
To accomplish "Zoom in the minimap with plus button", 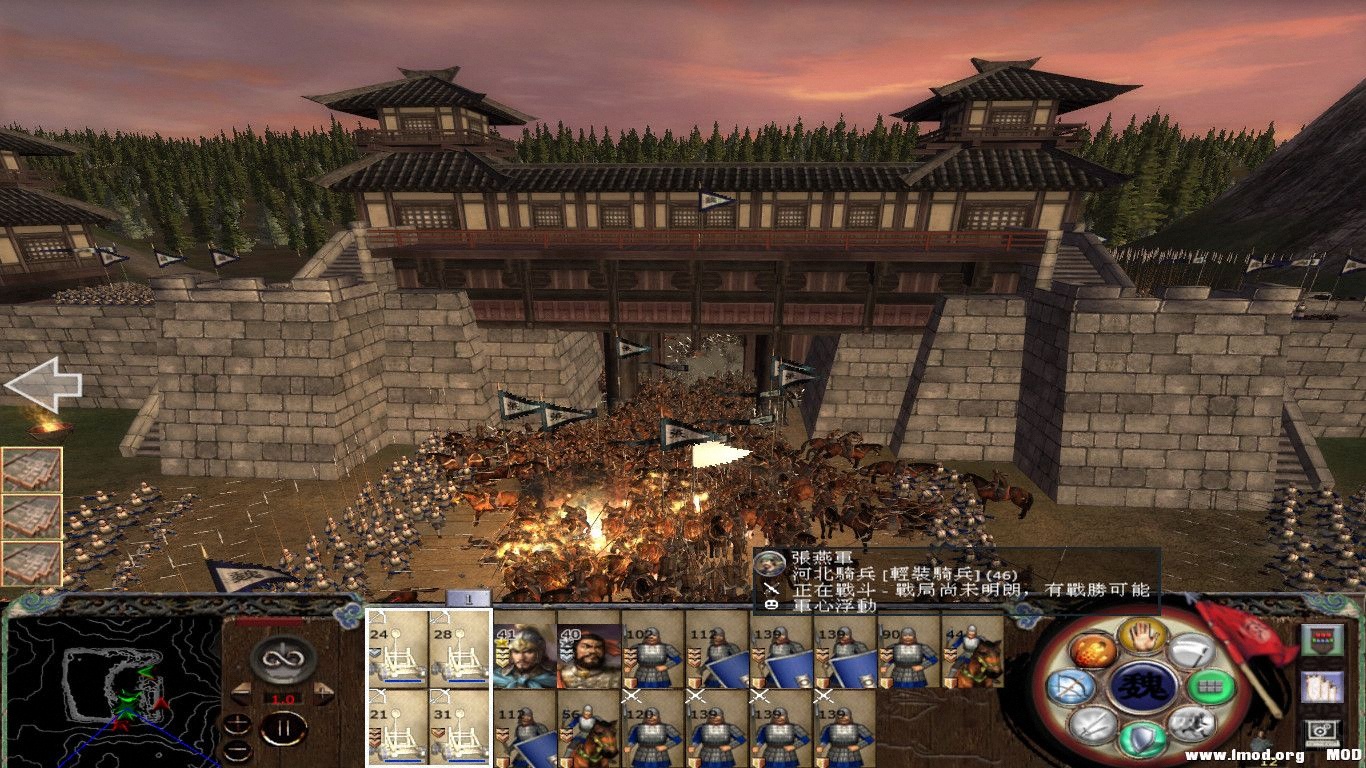I will [237, 724].
